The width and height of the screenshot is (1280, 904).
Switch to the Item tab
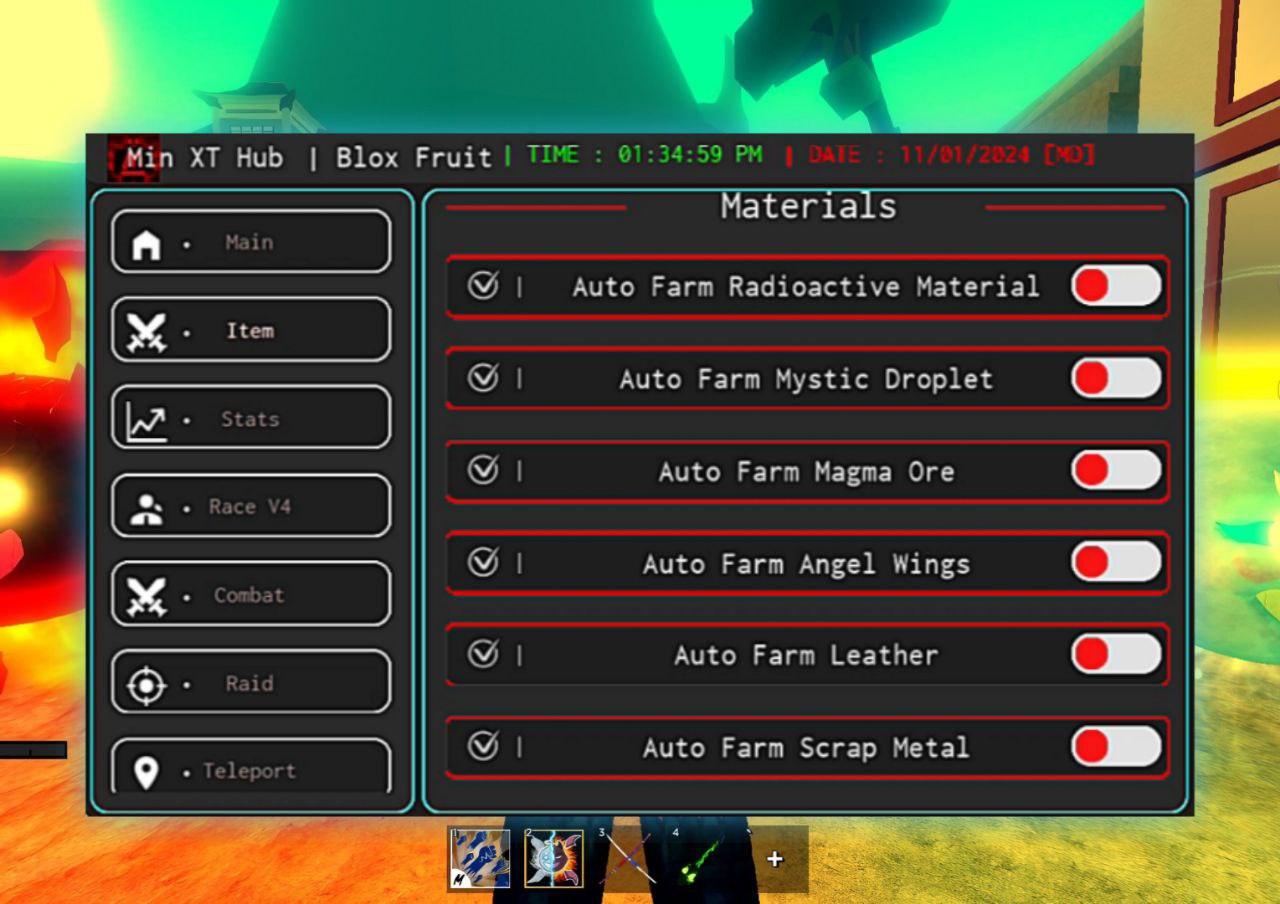250,330
